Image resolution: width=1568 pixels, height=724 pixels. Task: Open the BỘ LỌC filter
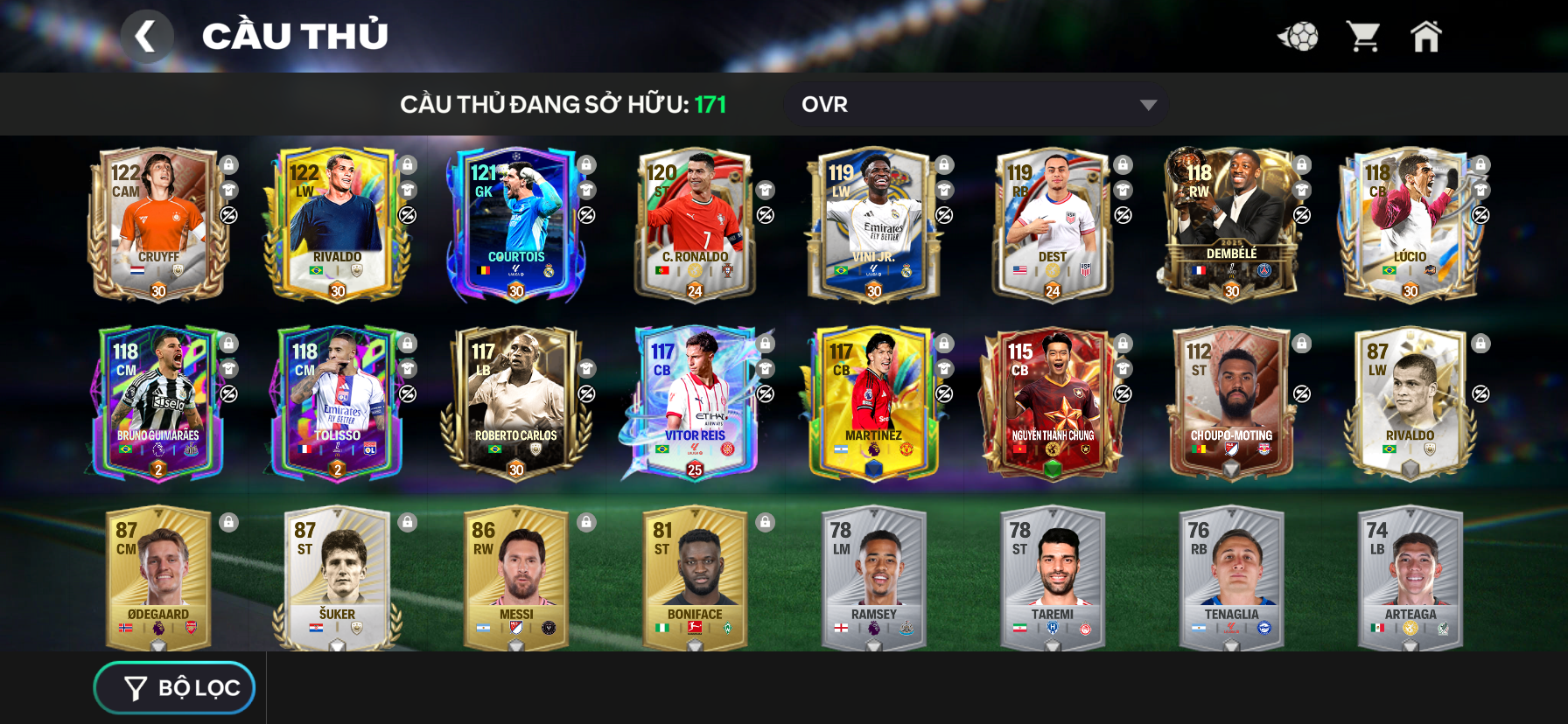click(174, 688)
